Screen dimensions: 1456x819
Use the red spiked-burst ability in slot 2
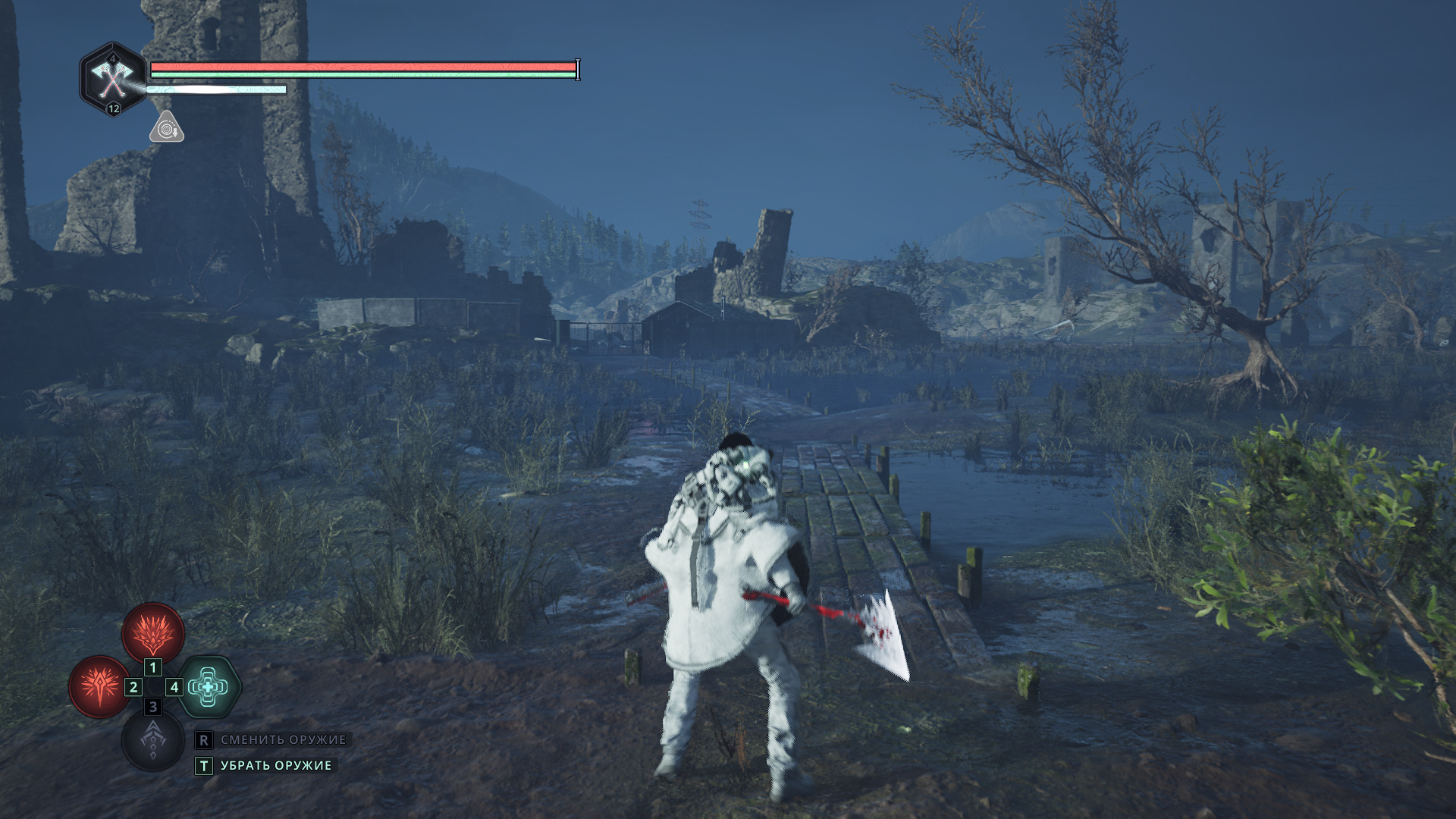point(99,687)
